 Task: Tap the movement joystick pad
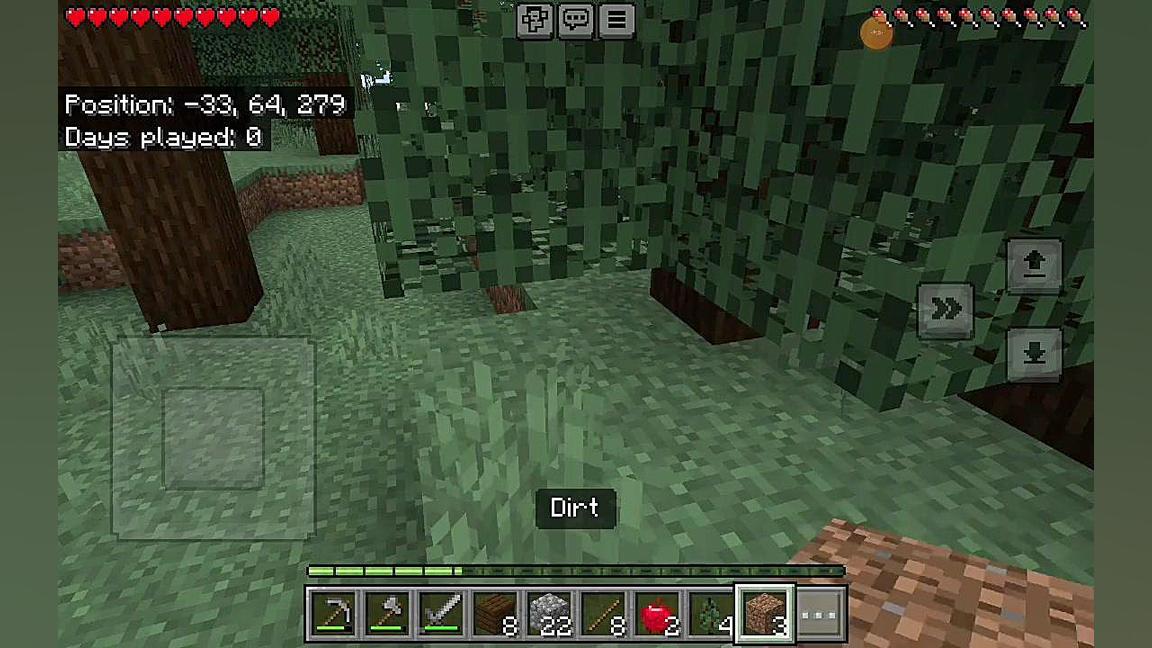213,438
